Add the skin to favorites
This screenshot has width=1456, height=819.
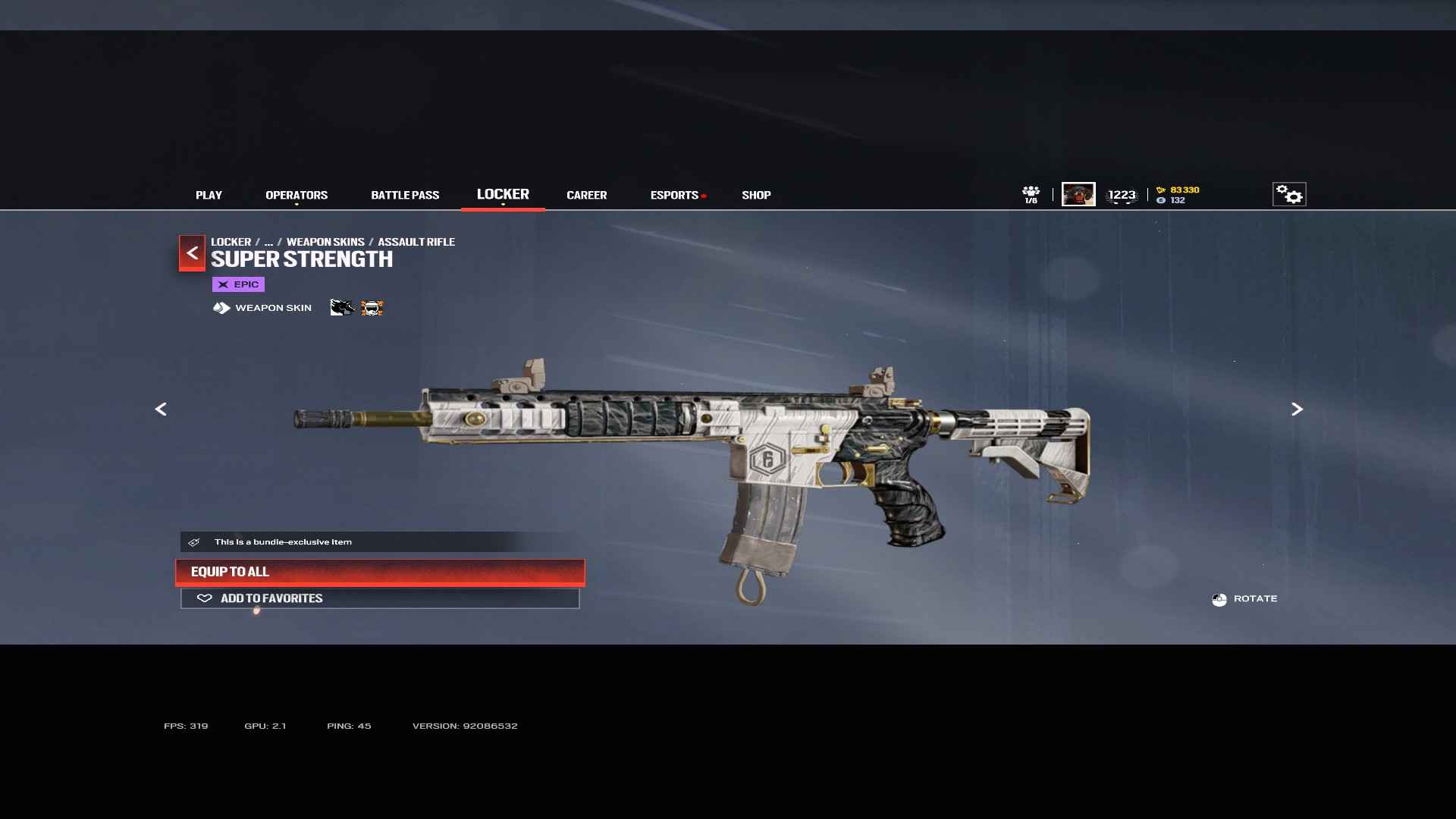coord(380,598)
